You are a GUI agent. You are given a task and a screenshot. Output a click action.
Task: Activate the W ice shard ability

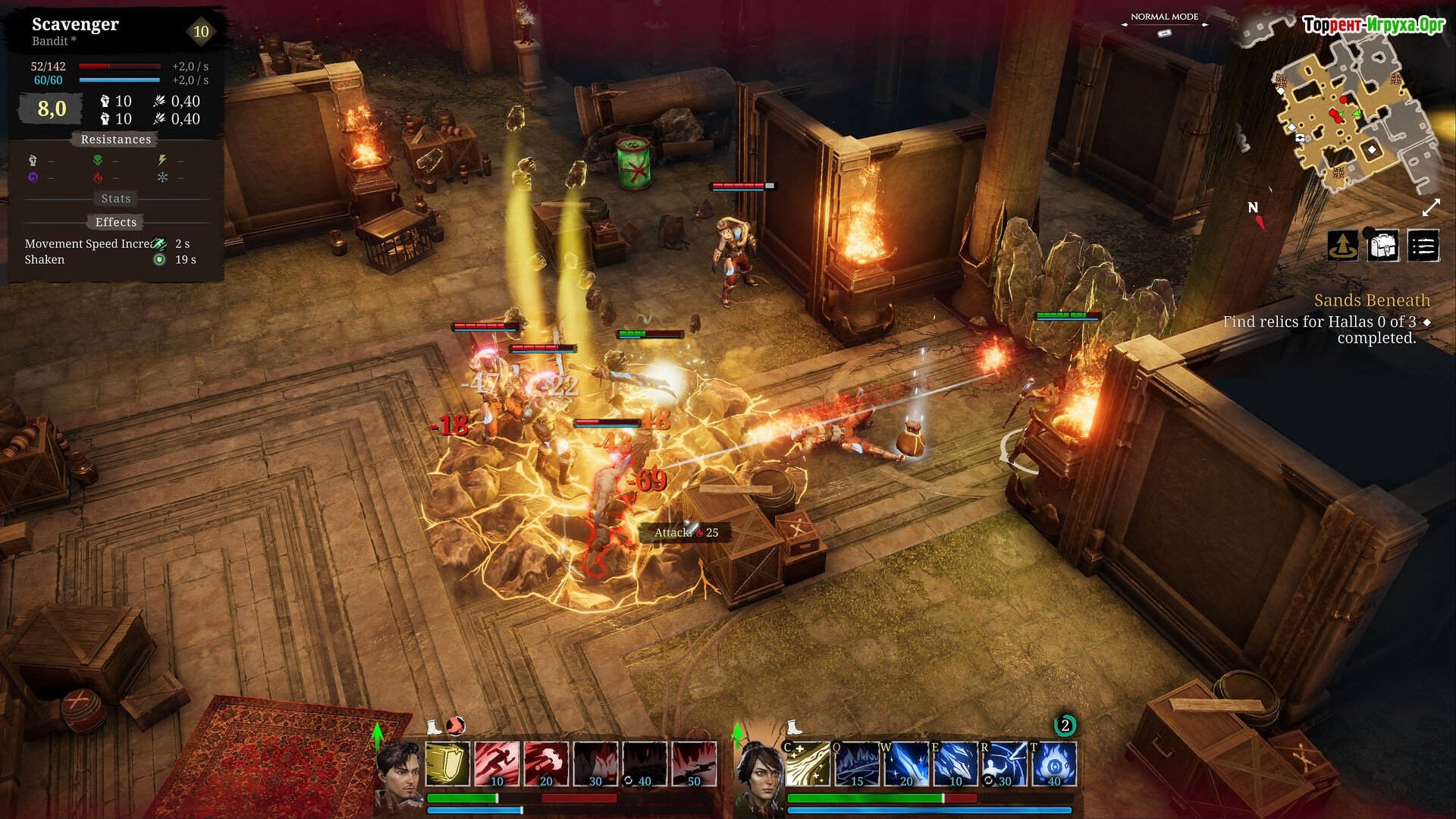905,764
